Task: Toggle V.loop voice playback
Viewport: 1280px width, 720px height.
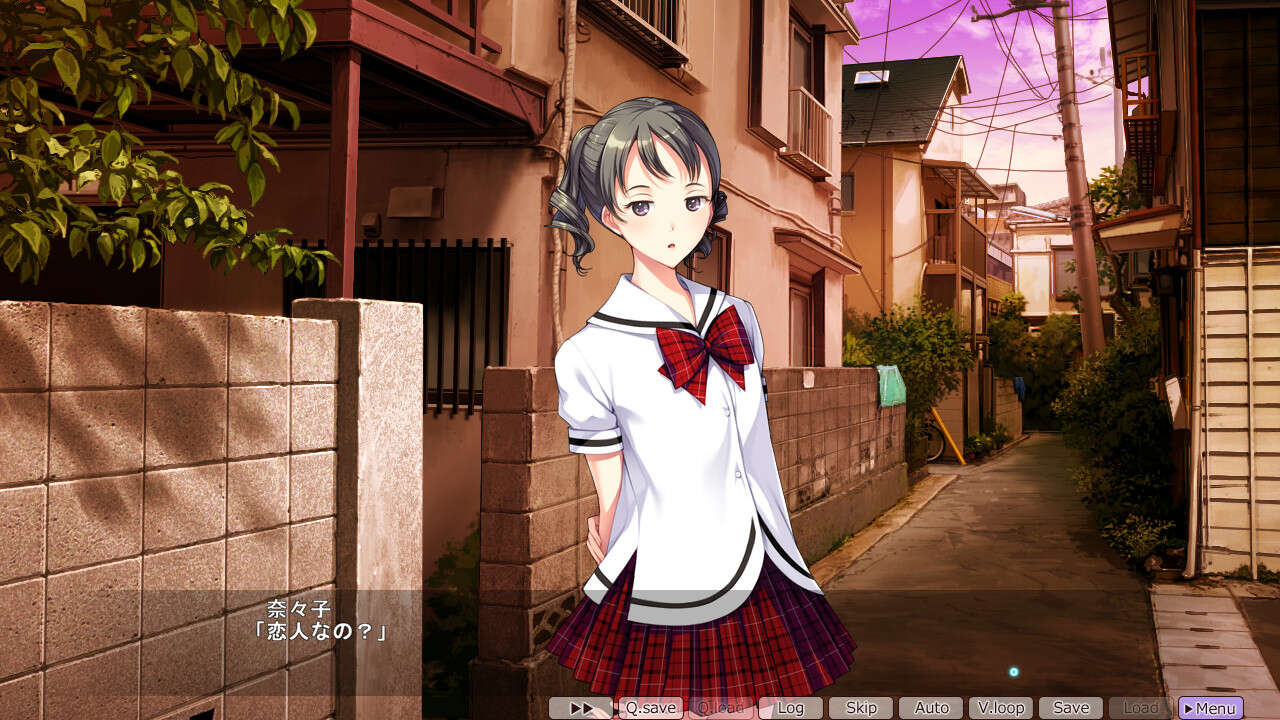Action: [1002, 707]
